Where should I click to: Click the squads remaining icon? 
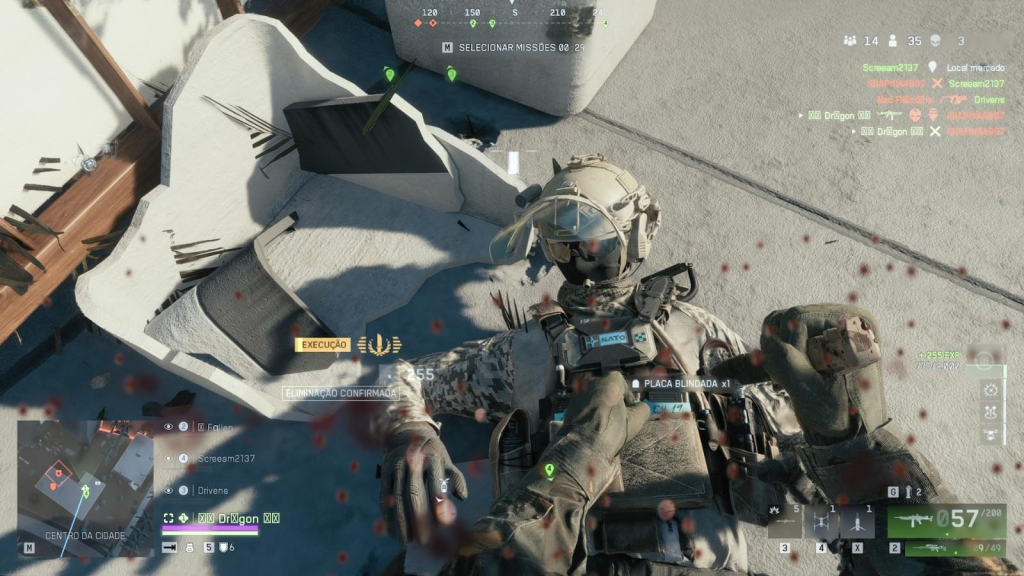[851, 41]
